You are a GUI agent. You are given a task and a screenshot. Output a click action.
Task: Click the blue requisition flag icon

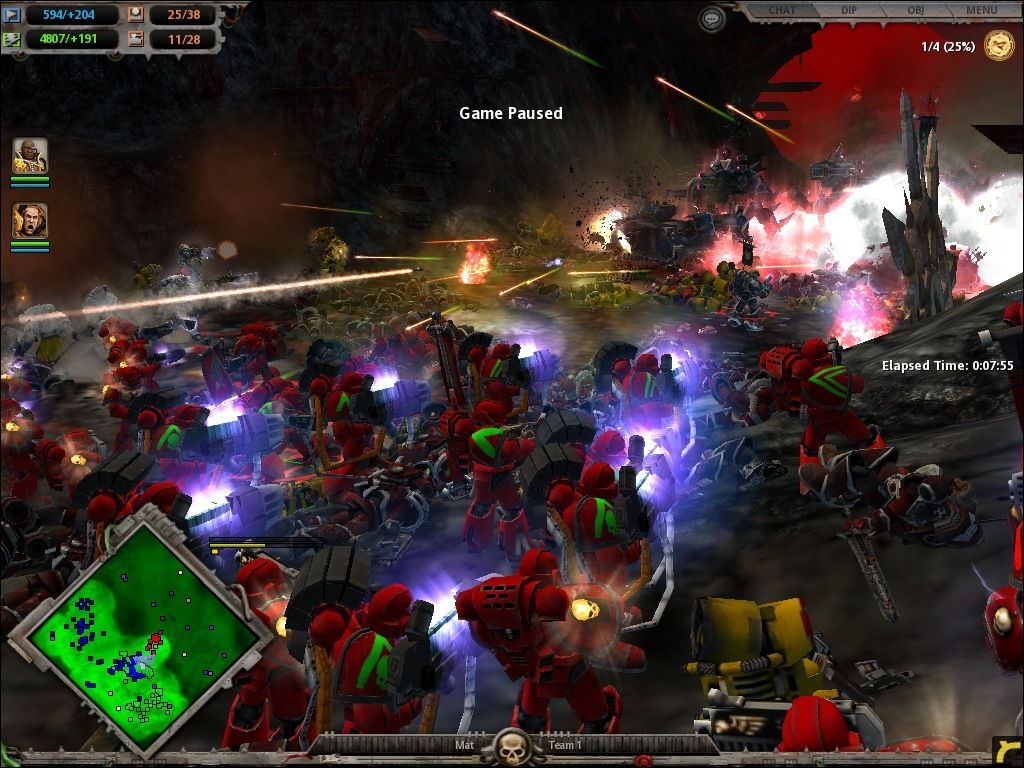tap(13, 14)
